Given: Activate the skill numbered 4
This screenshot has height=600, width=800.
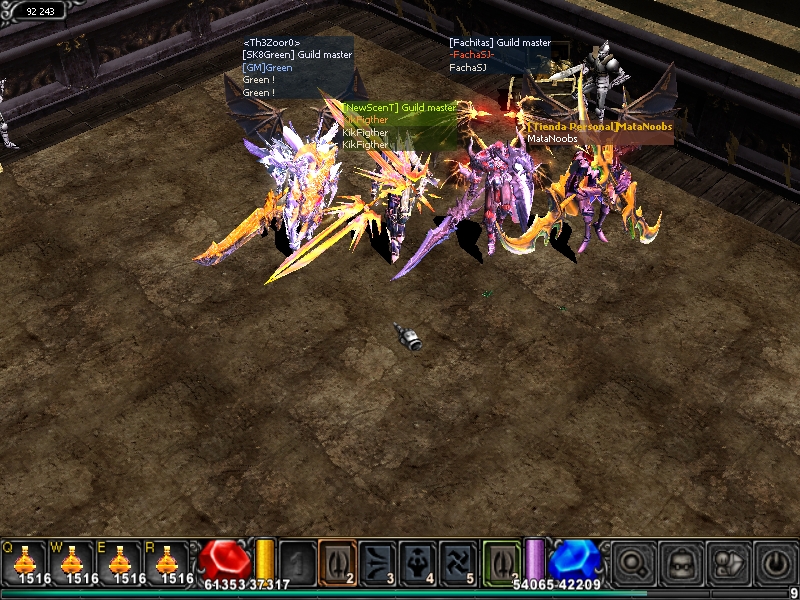Looking at the screenshot, I should (x=418, y=562).
